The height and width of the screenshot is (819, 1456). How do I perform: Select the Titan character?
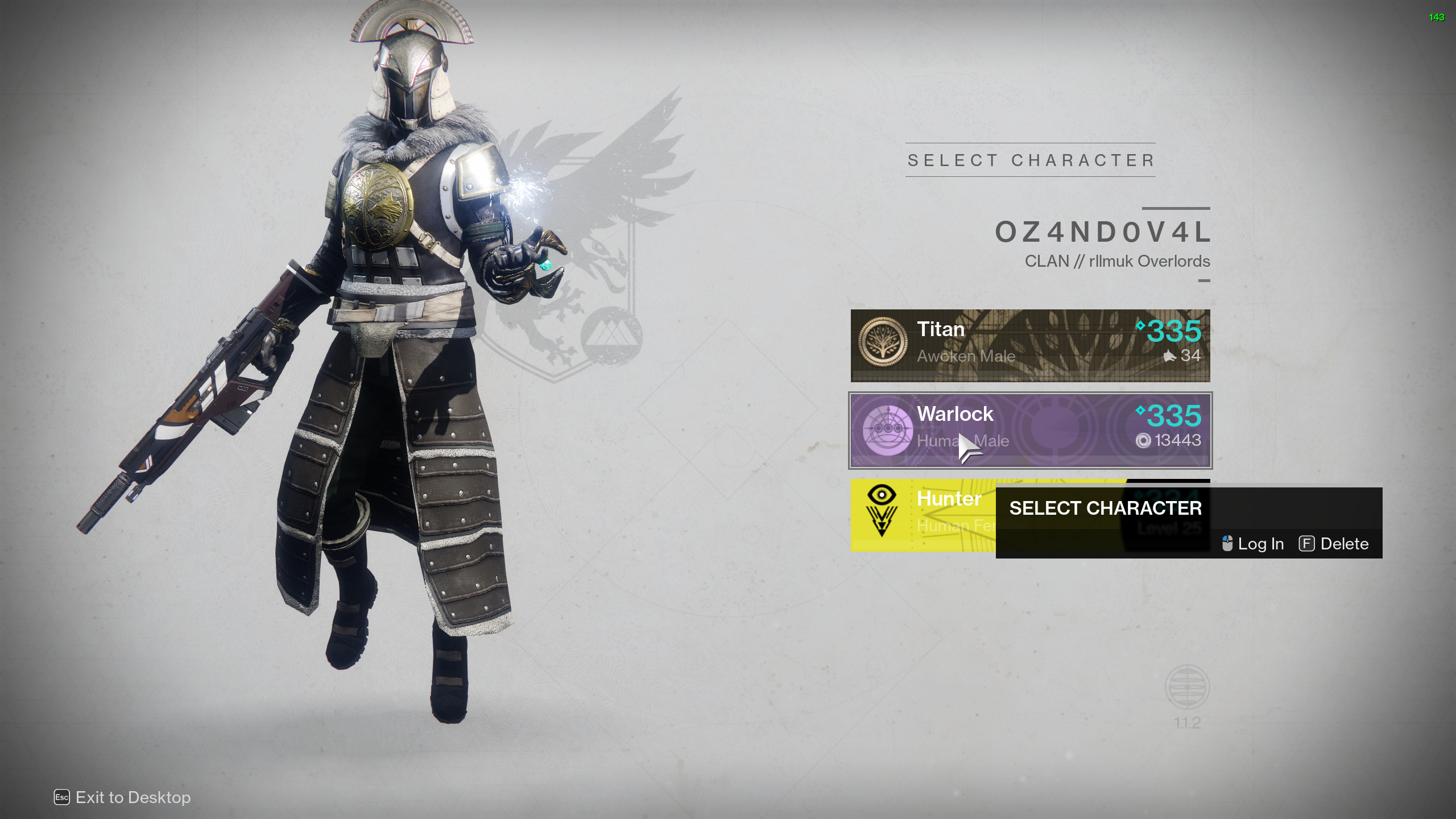tap(1029, 345)
